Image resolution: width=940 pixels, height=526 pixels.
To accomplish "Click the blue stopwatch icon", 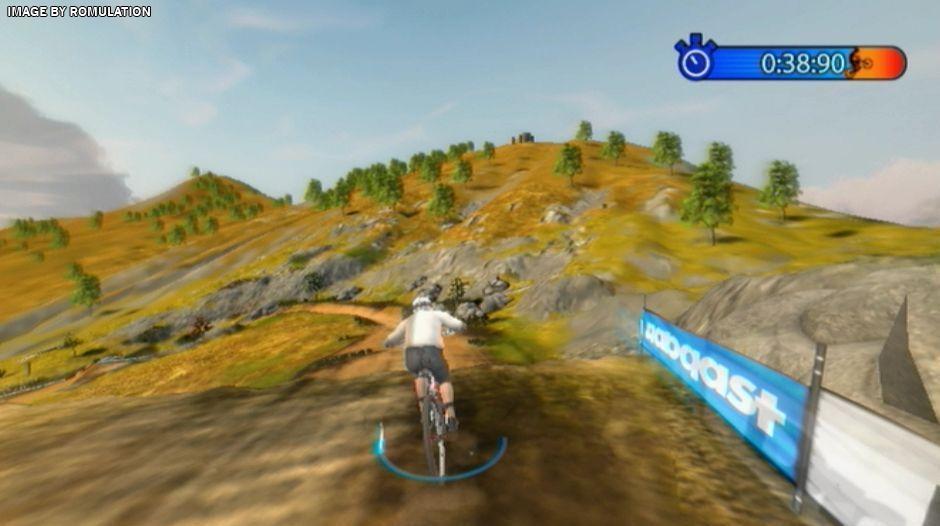I will point(693,61).
